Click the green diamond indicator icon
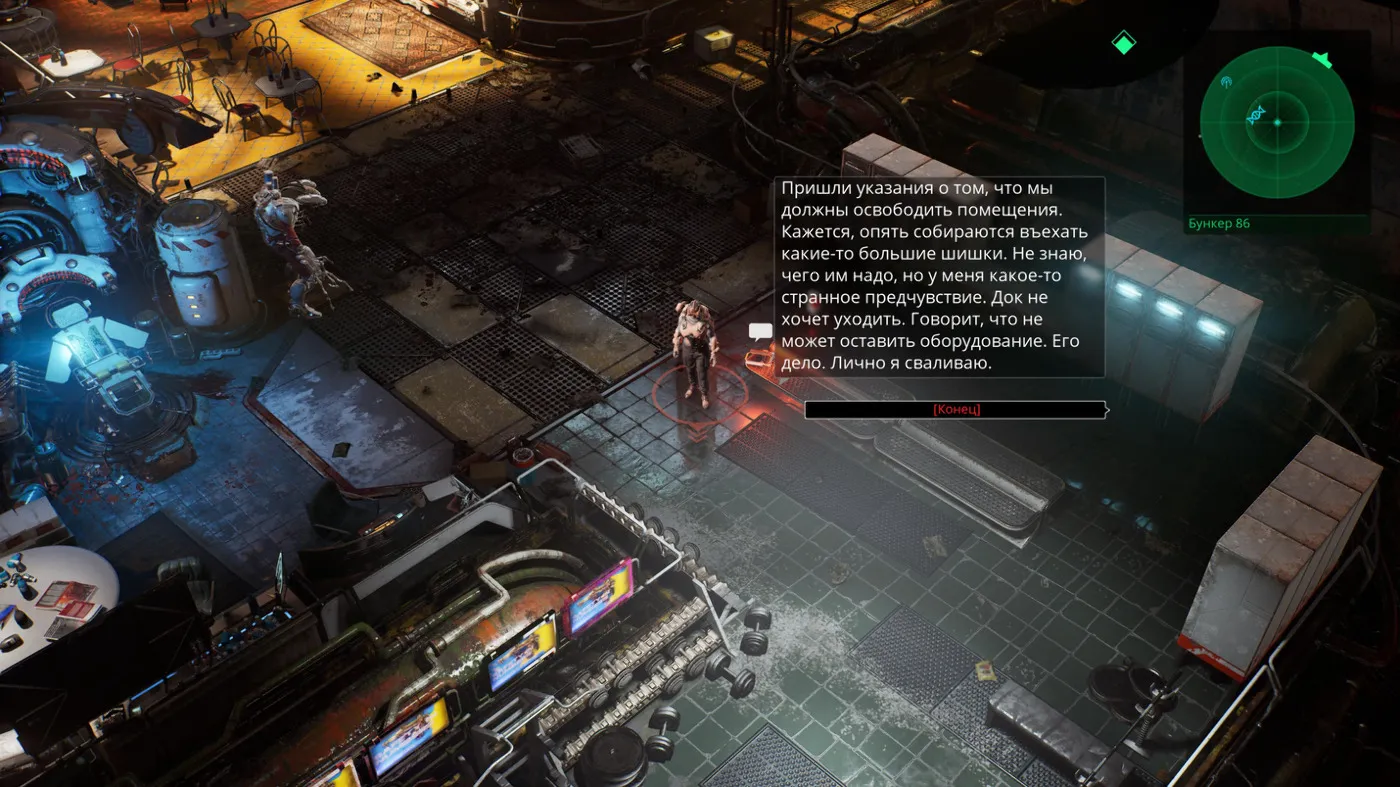The width and height of the screenshot is (1400, 787). click(1124, 43)
